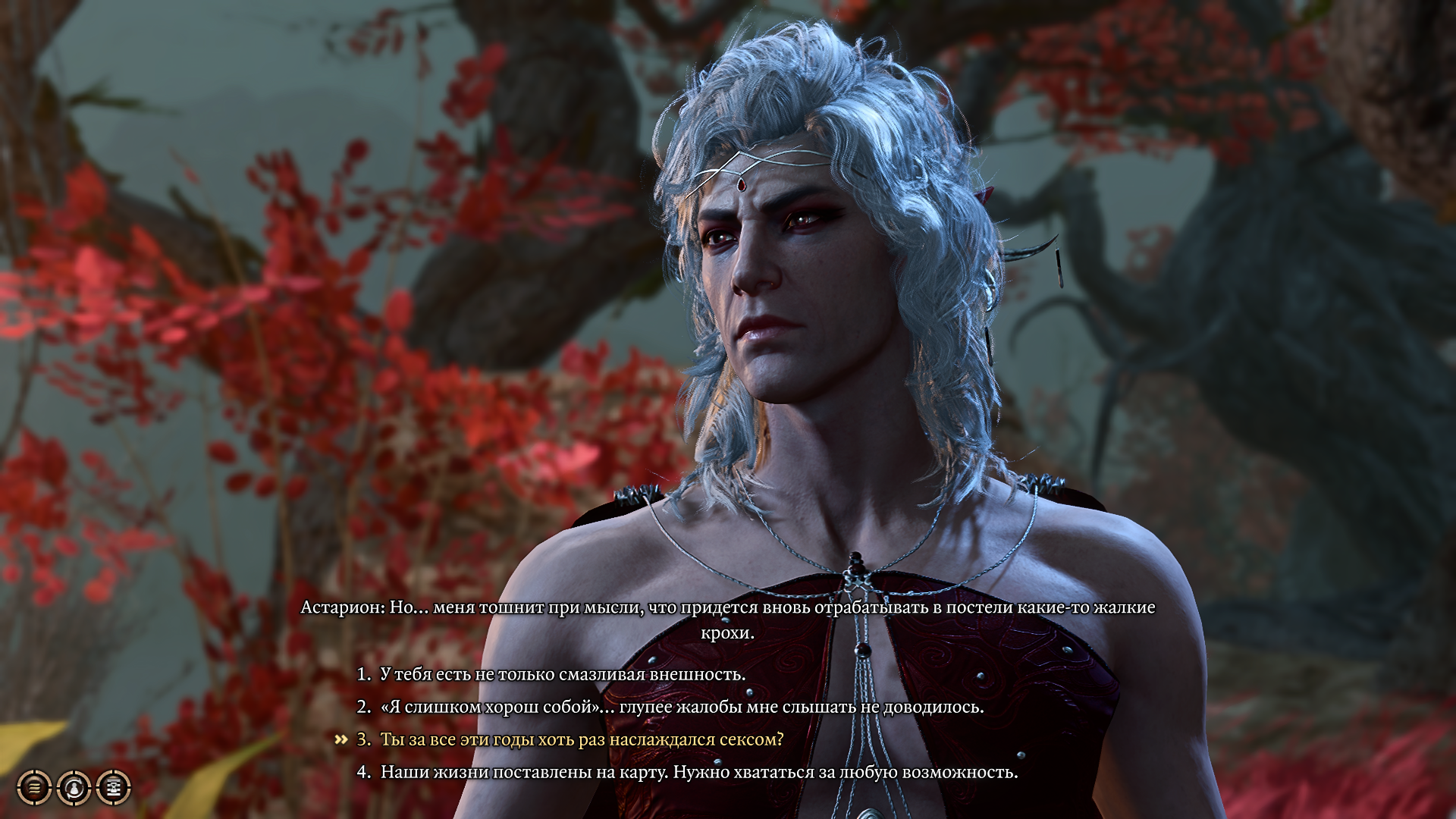Choose reply «У тебя есть не только смазливая внешность»
This screenshot has width=1456, height=819.
tap(562, 674)
